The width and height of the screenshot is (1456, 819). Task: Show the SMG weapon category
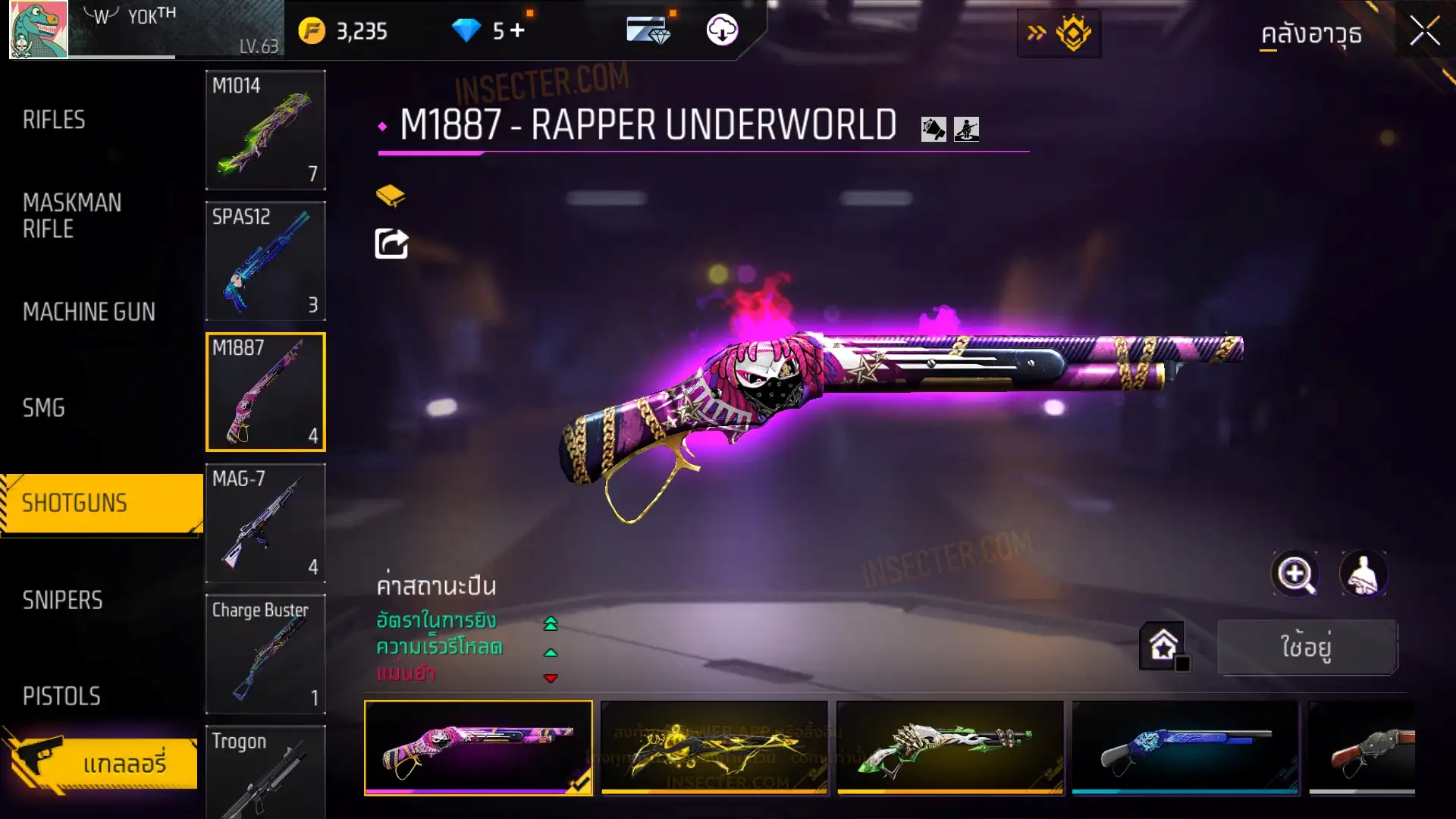pyautogui.click(x=44, y=408)
